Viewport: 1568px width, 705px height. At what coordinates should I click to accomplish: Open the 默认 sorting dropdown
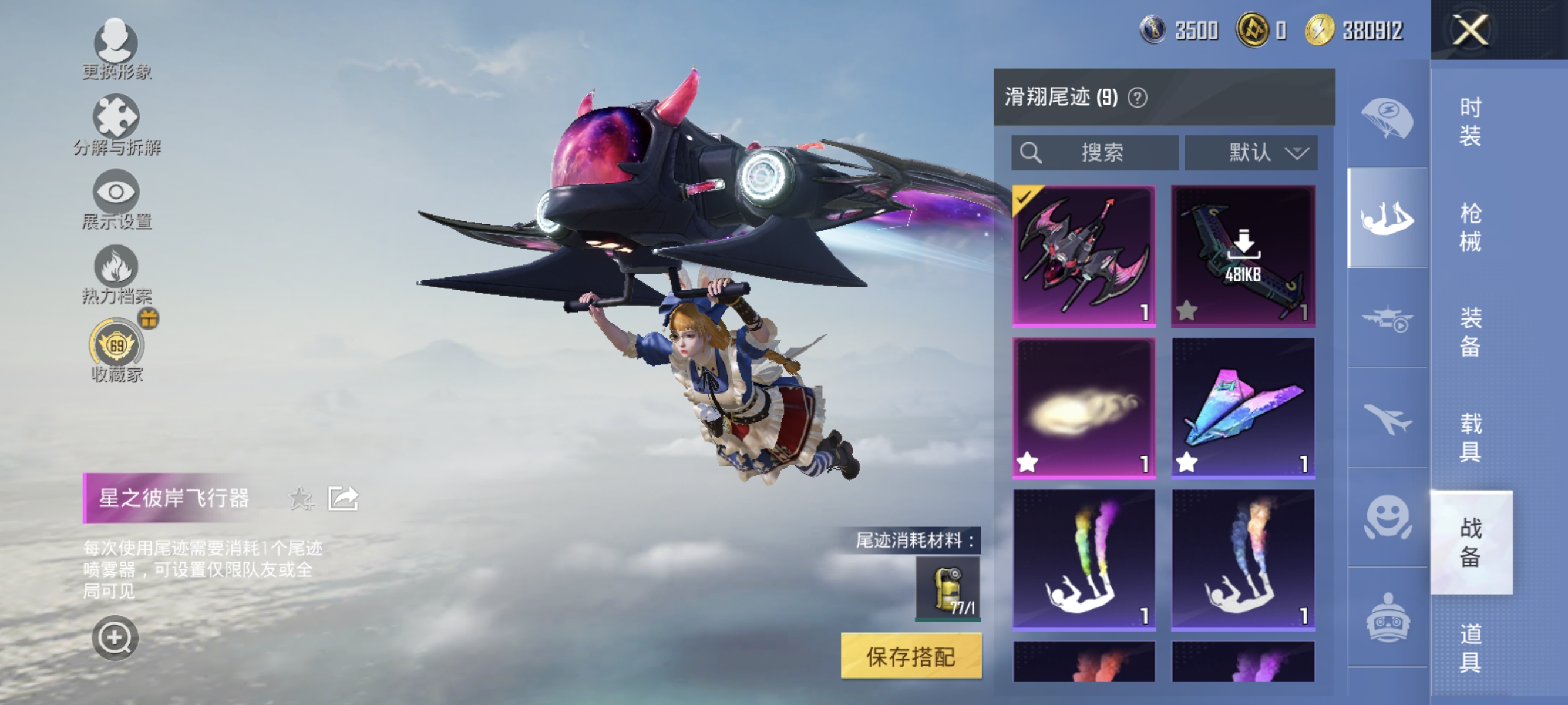[x=1251, y=153]
